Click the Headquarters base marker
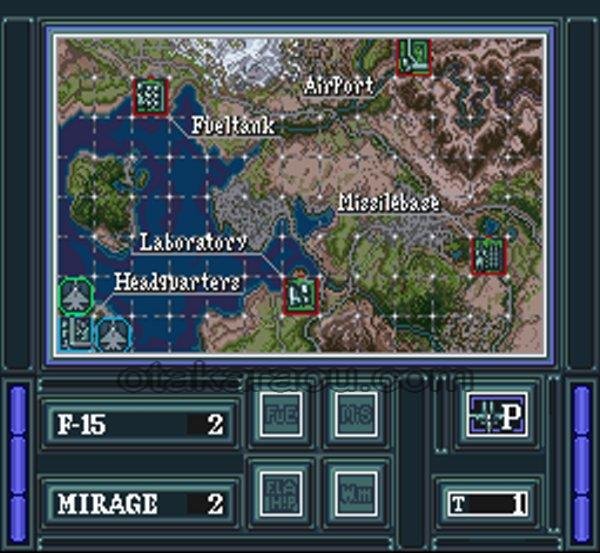 coord(77,330)
